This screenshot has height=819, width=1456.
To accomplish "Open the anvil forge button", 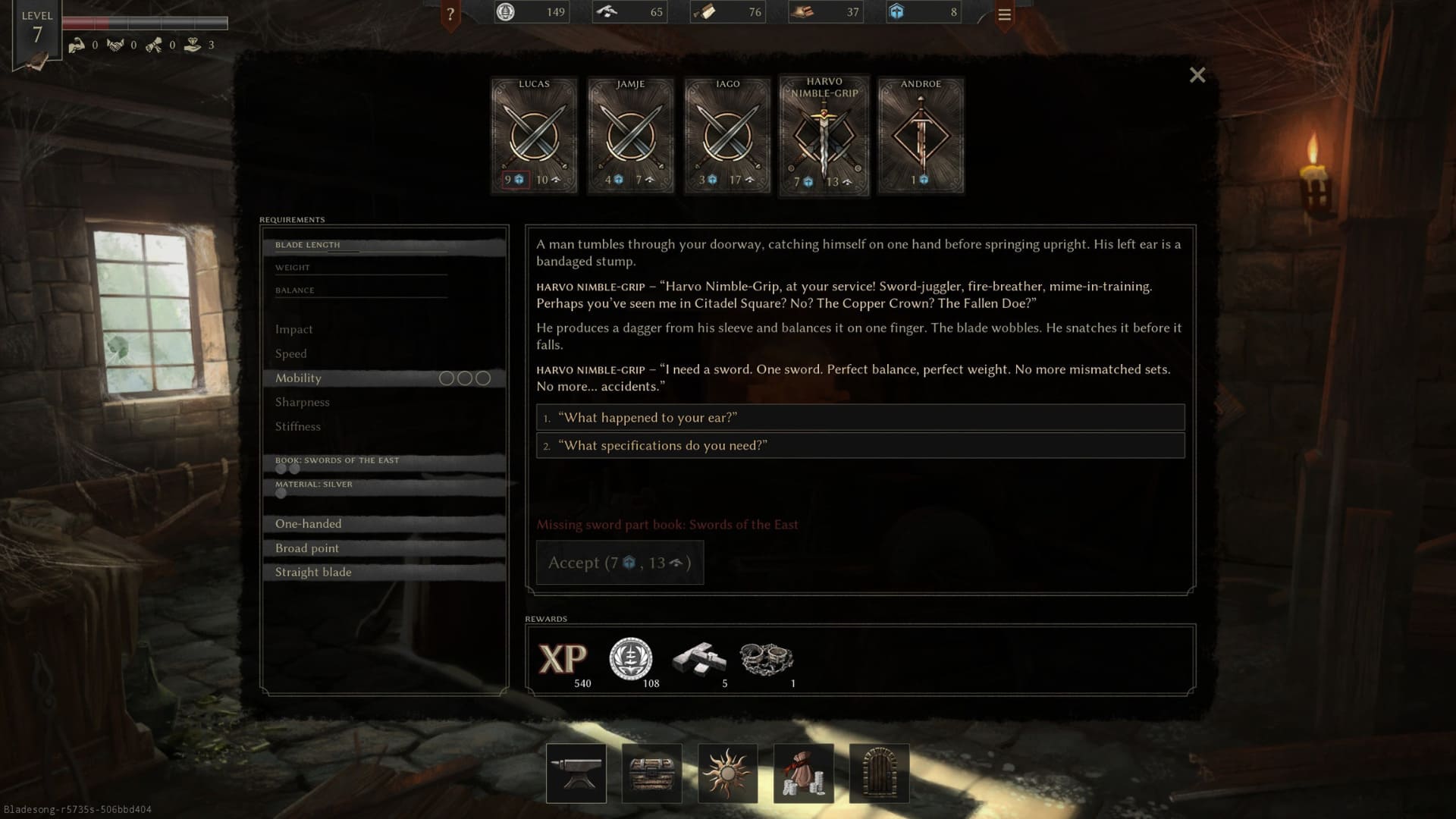I will pos(576,773).
